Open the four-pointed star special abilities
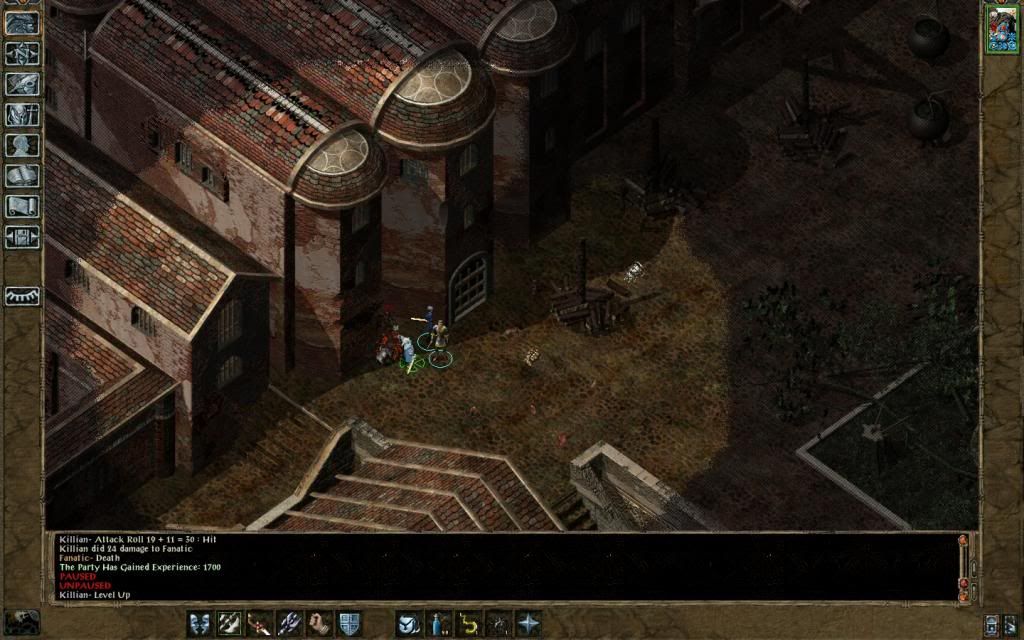Viewport: 1024px width, 640px height. pyautogui.click(x=528, y=624)
